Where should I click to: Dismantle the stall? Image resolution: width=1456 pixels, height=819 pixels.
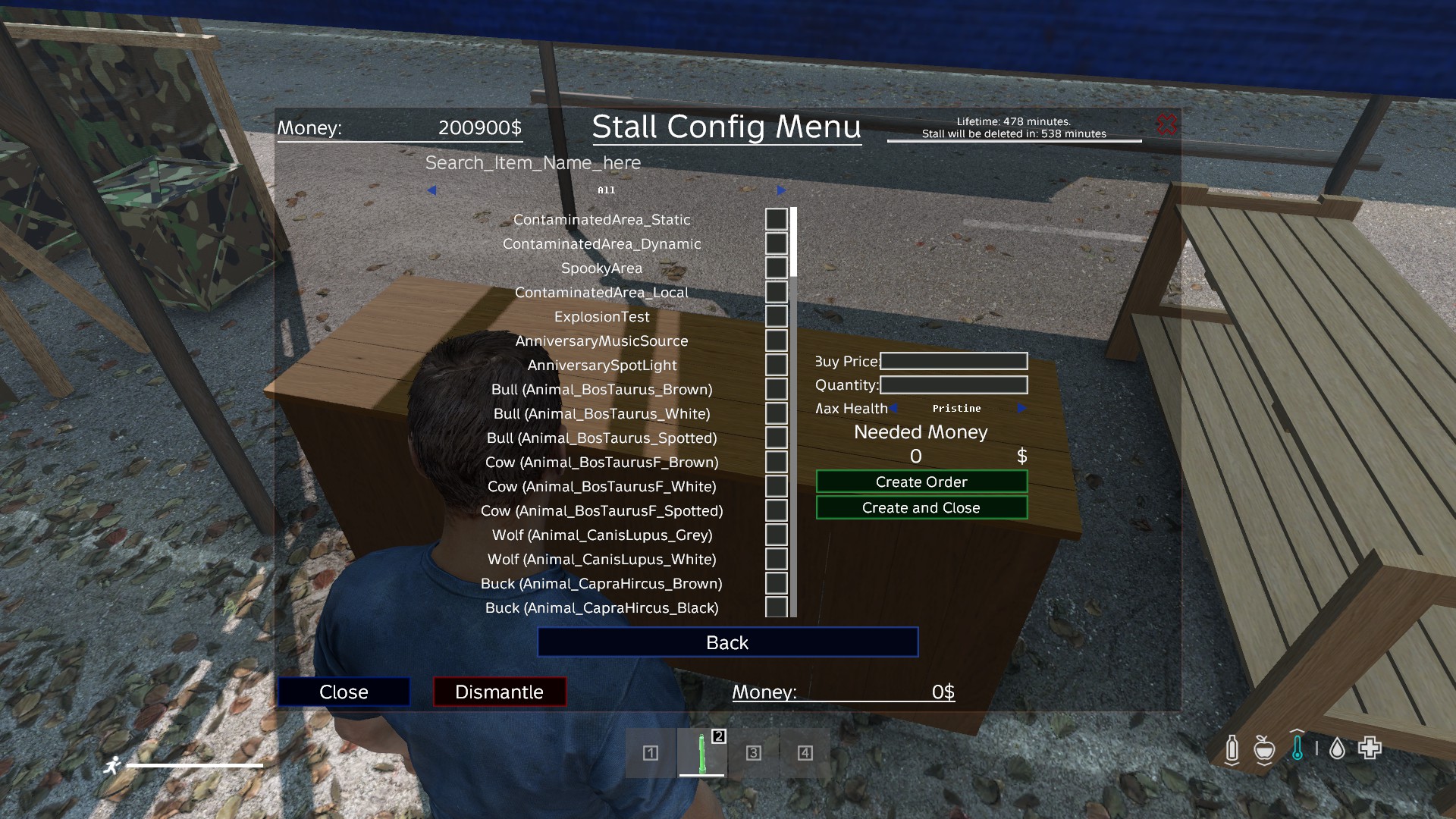tap(499, 692)
